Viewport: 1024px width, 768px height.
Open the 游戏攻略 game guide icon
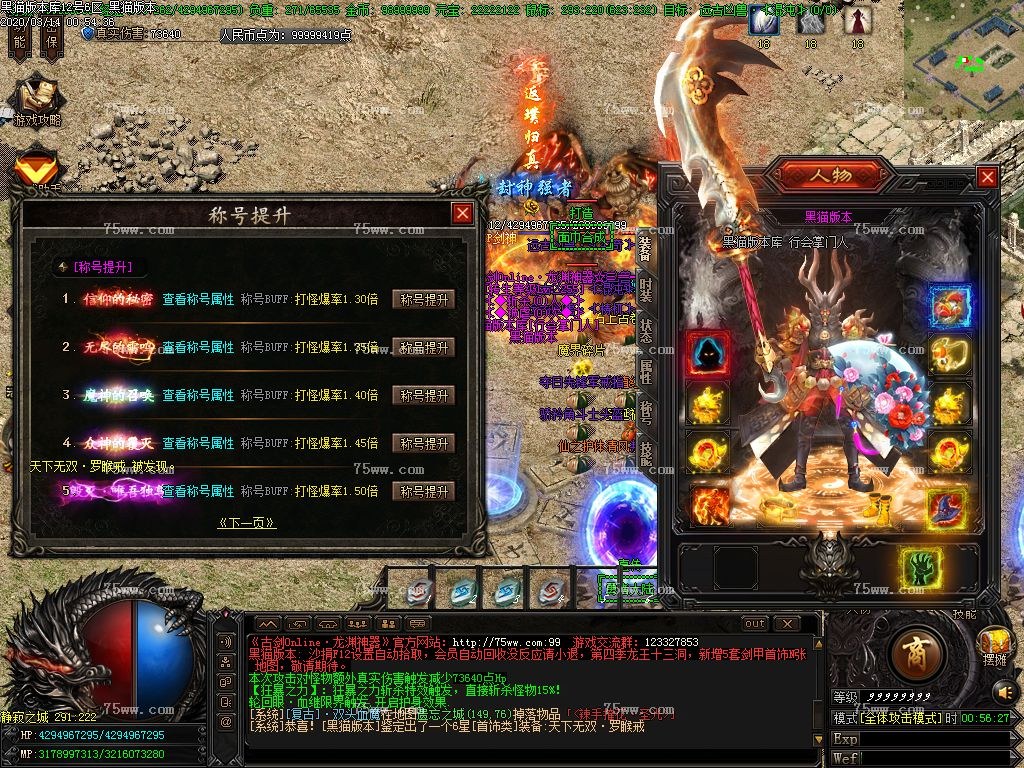[37, 102]
